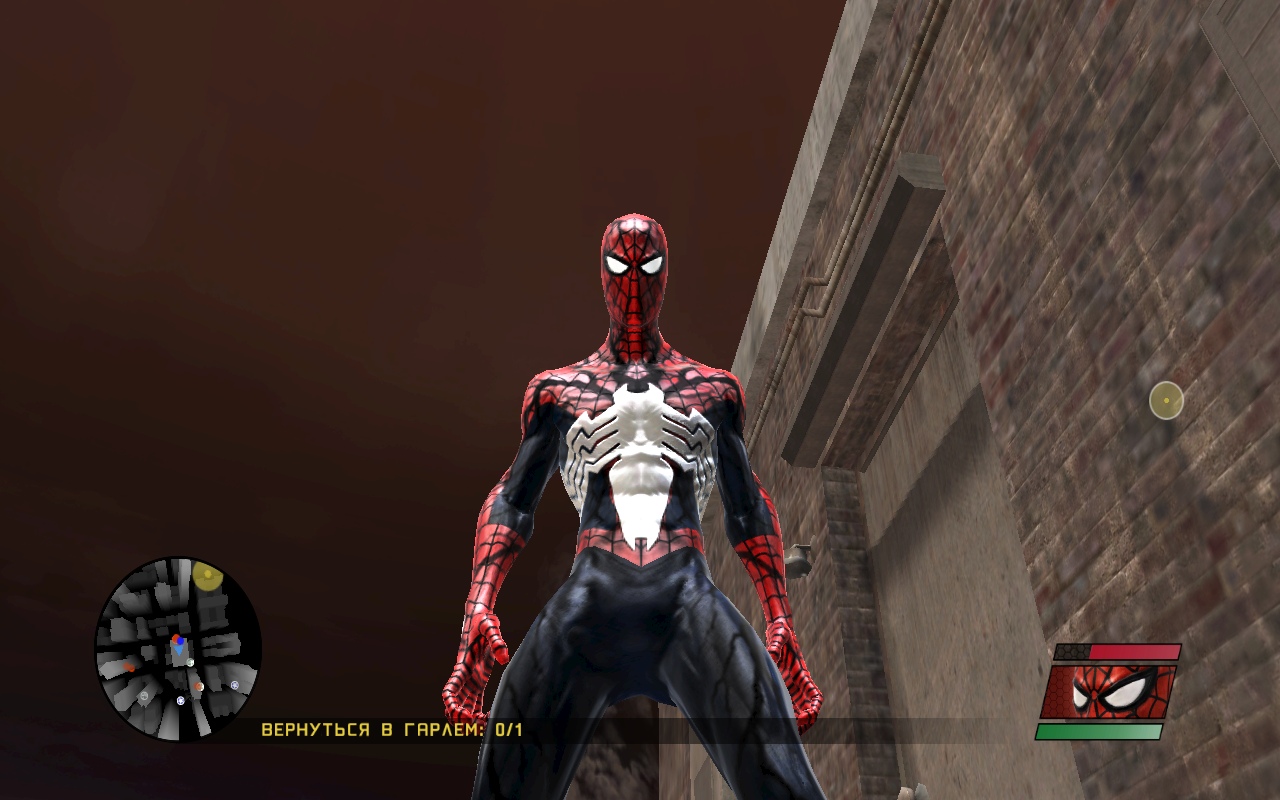
Task: Select a red enemy dot on the minimap
Action: point(175,638)
